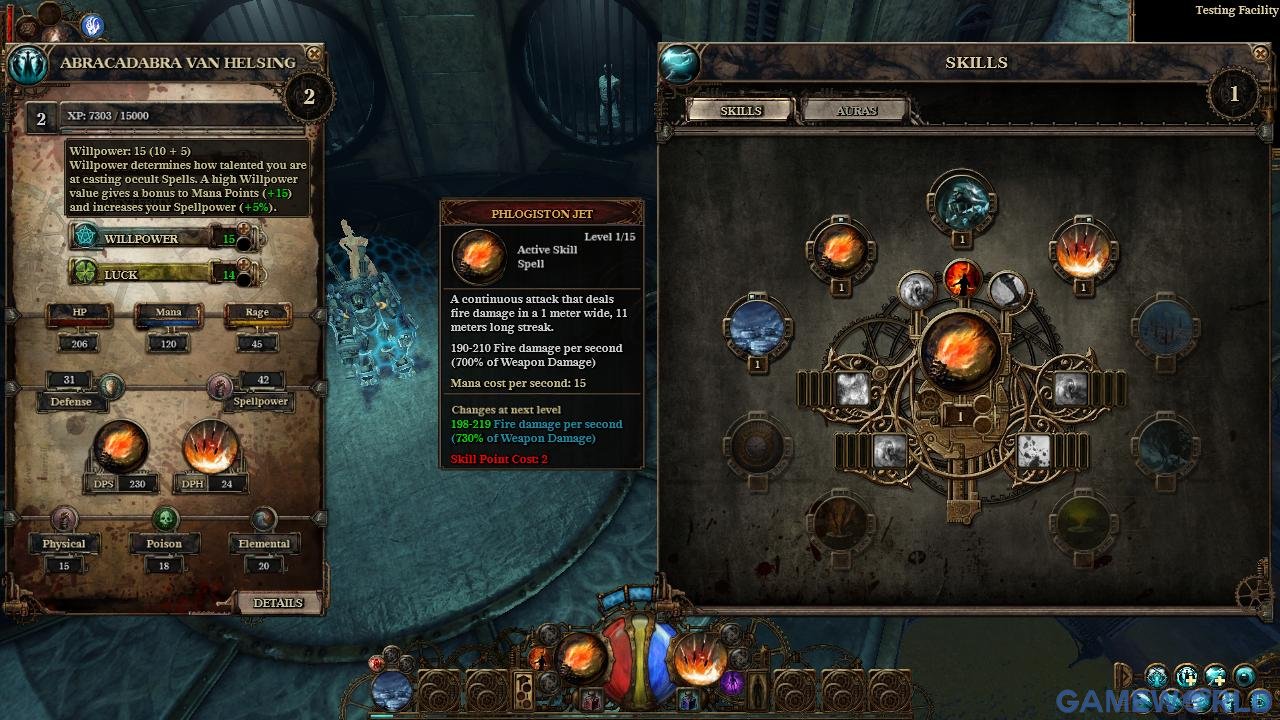Activate the right hotbar fiery spikes skill
Viewport: 1280px width, 720px height.
coord(698,659)
